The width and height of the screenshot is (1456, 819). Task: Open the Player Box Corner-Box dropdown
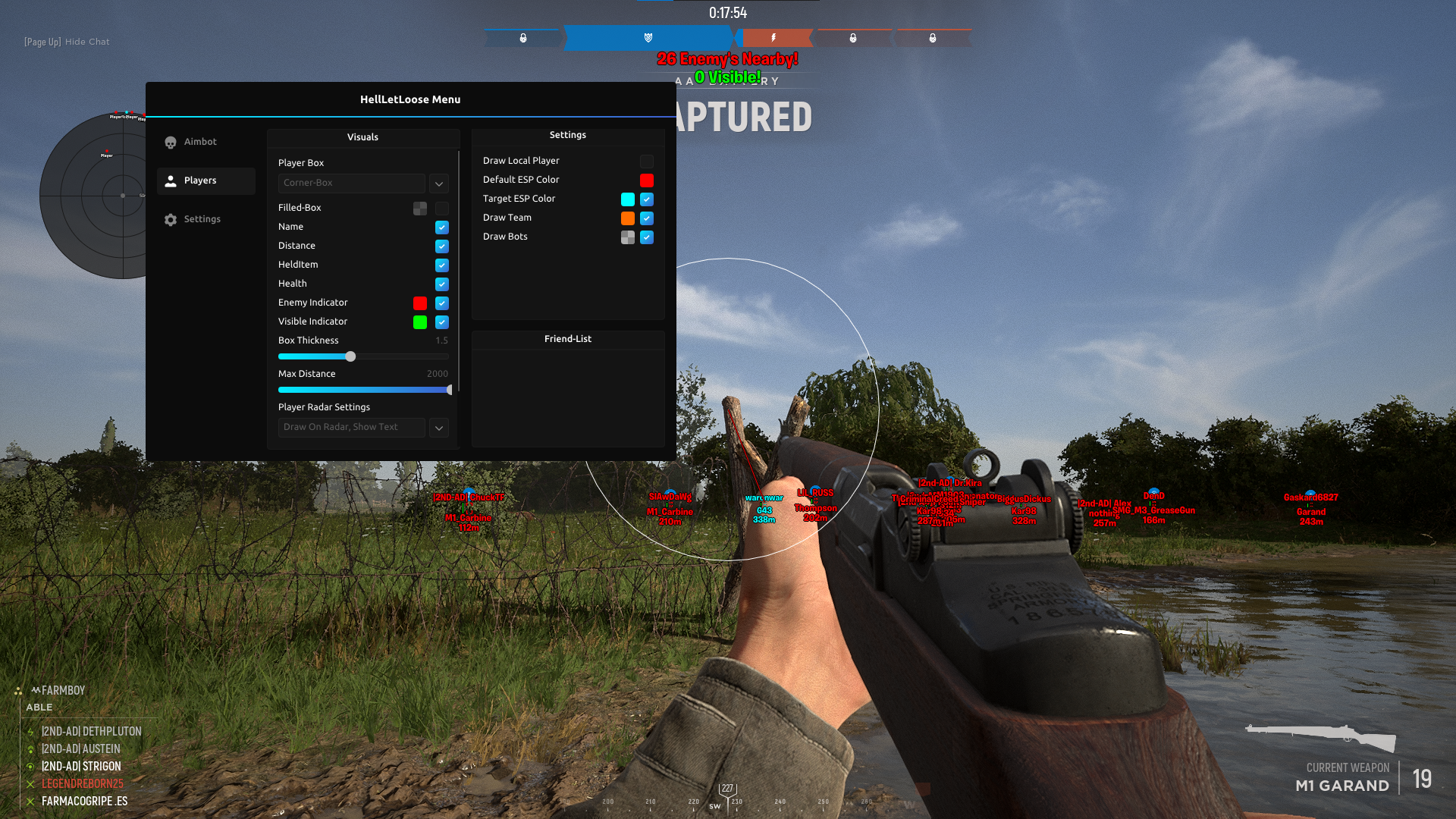438,184
